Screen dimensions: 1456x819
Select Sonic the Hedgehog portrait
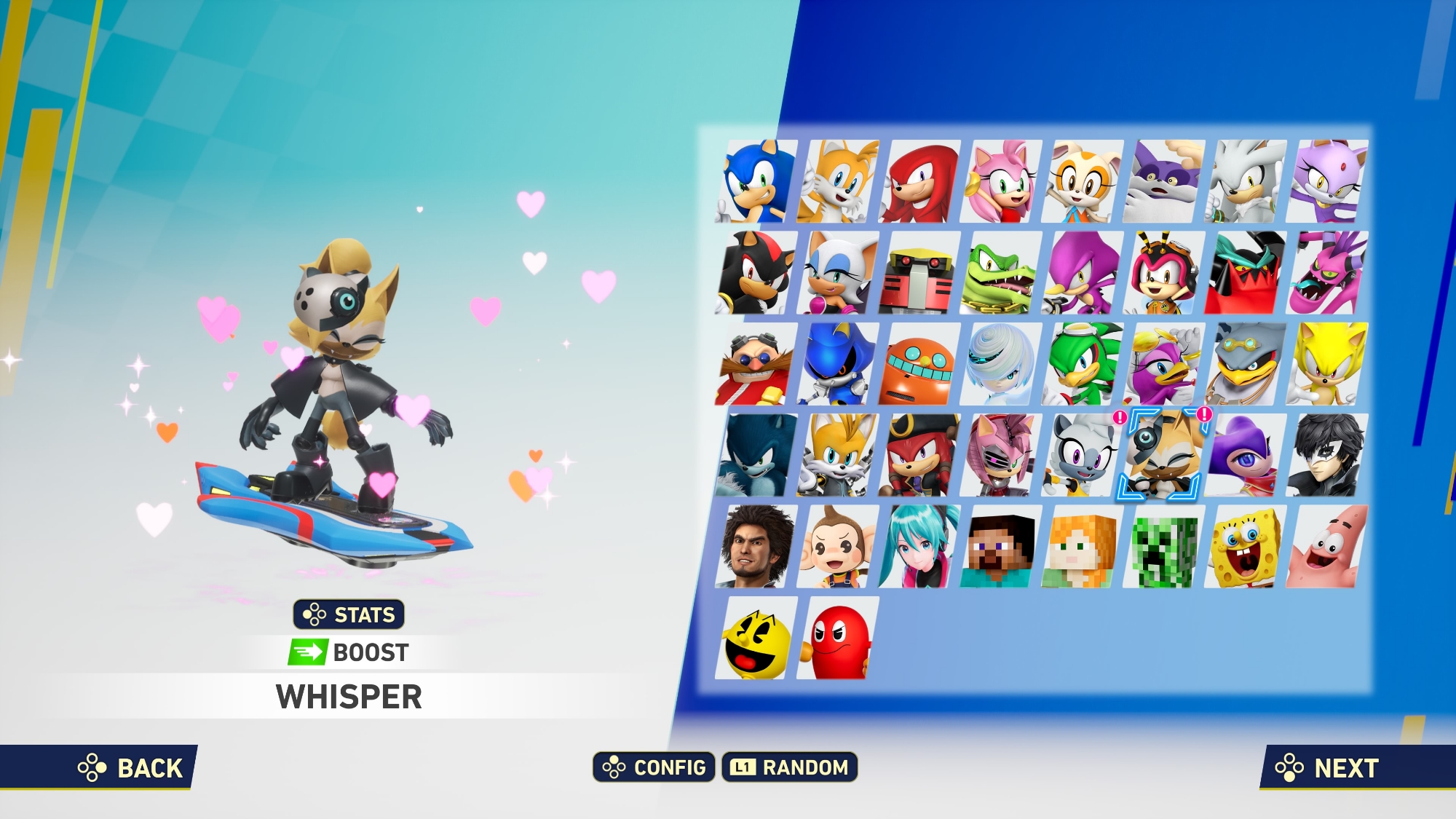pos(756,181)
